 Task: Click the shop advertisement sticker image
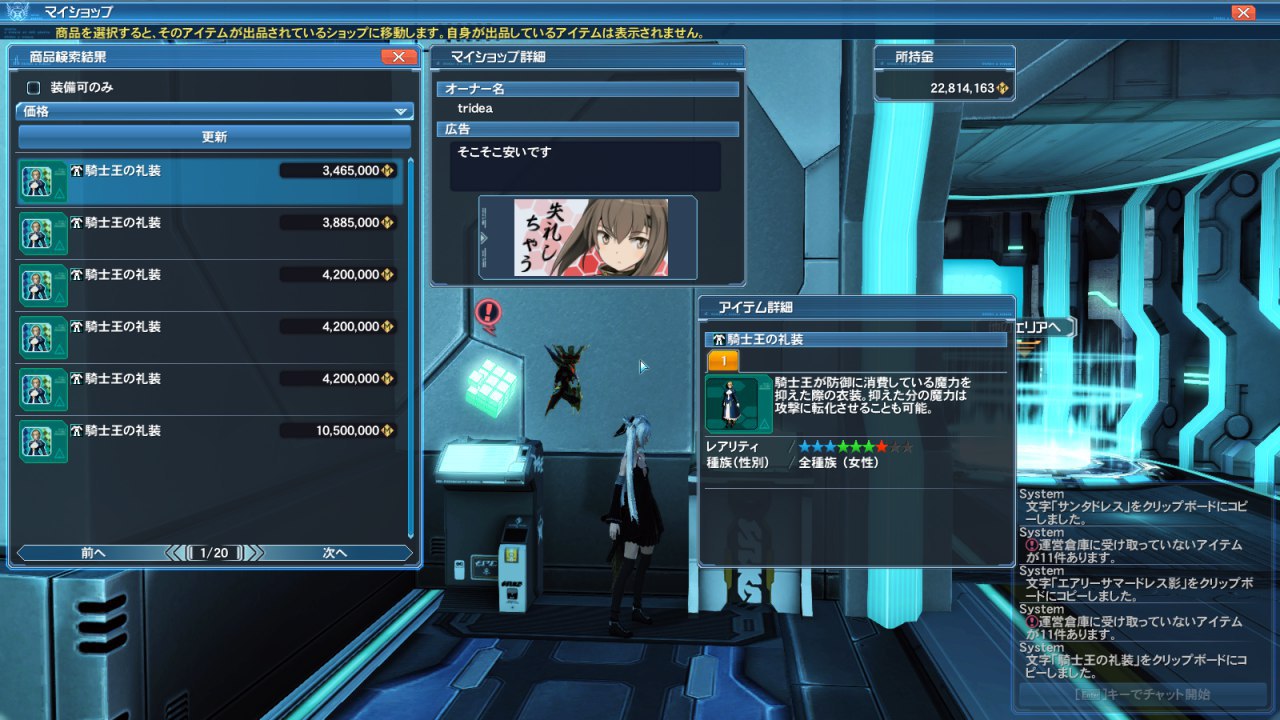pos(588,238)
